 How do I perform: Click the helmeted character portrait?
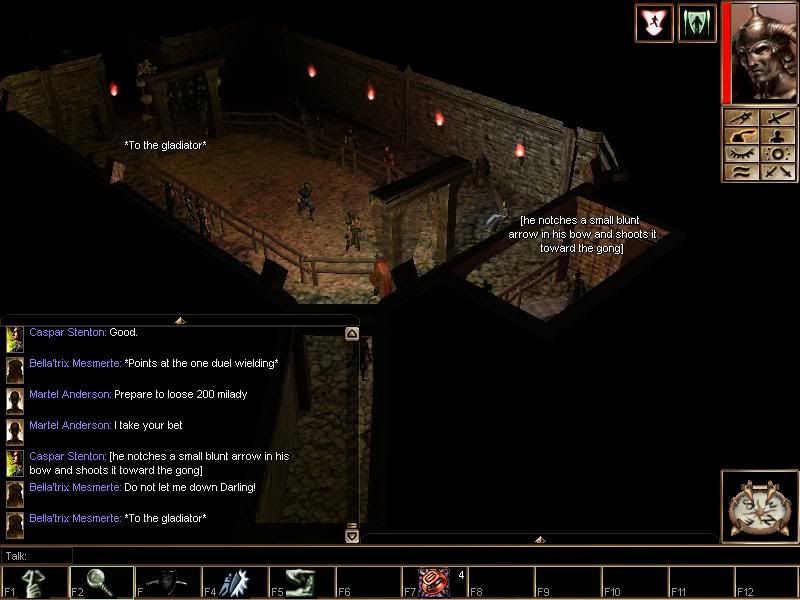762,51
